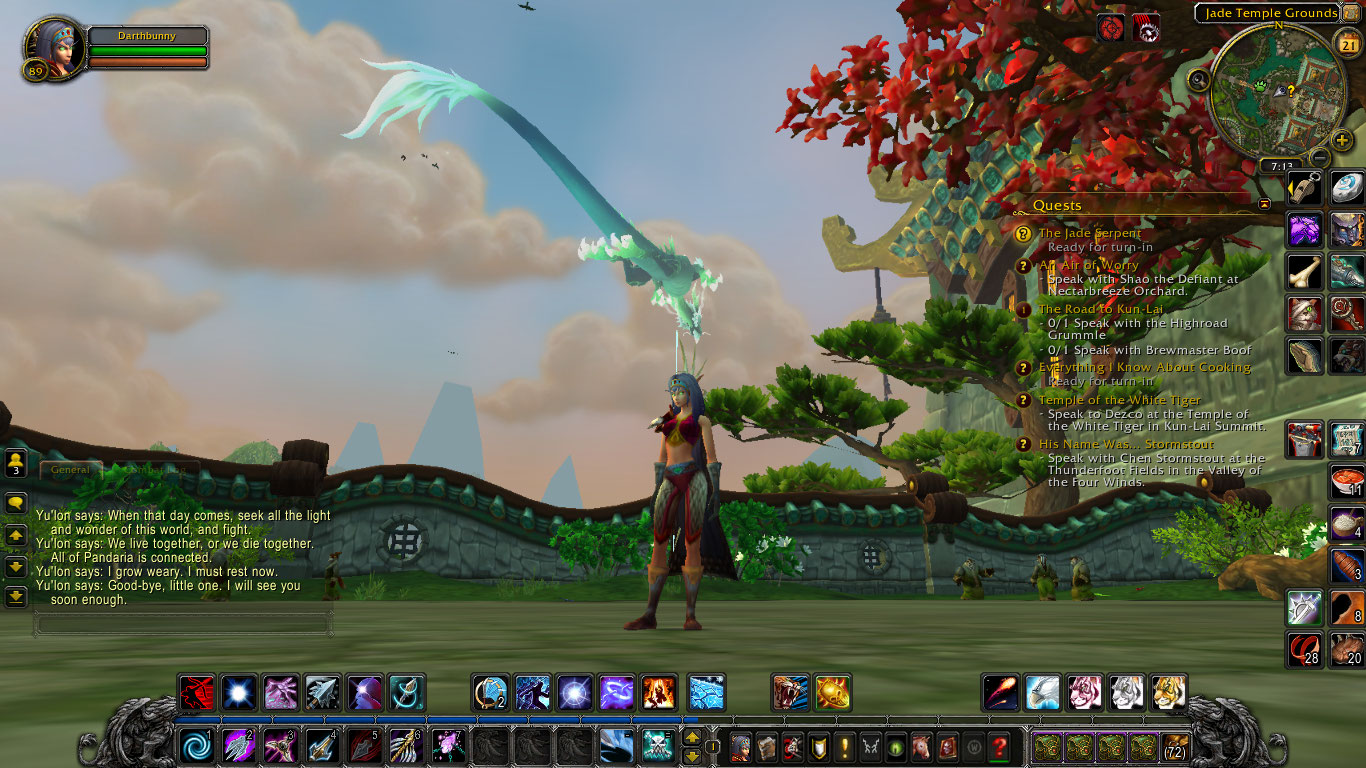Open the red question mark help button

[x=999, y=746]
